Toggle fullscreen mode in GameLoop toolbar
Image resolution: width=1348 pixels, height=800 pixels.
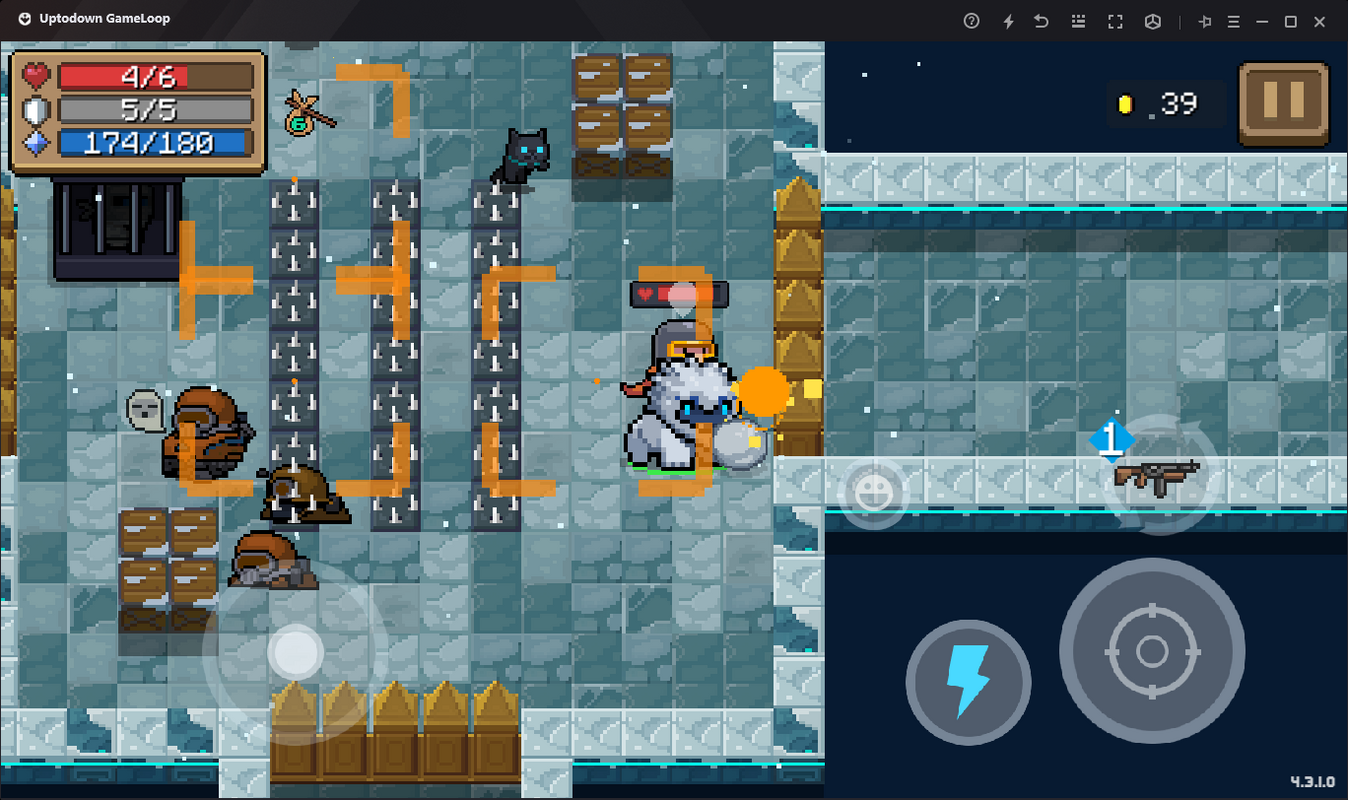tap(1115, 20)
